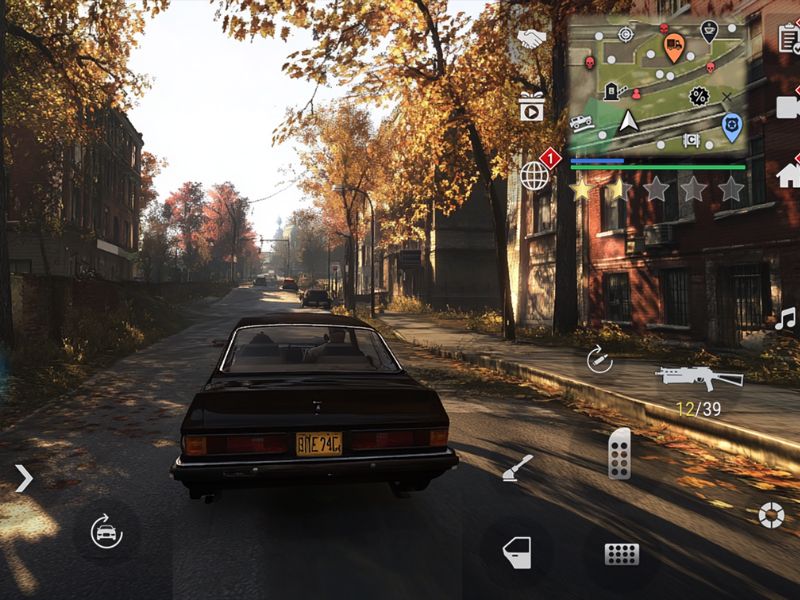Open the globe icon with red notification
This screenshot has width=800, height=600.
coord(535,176)
